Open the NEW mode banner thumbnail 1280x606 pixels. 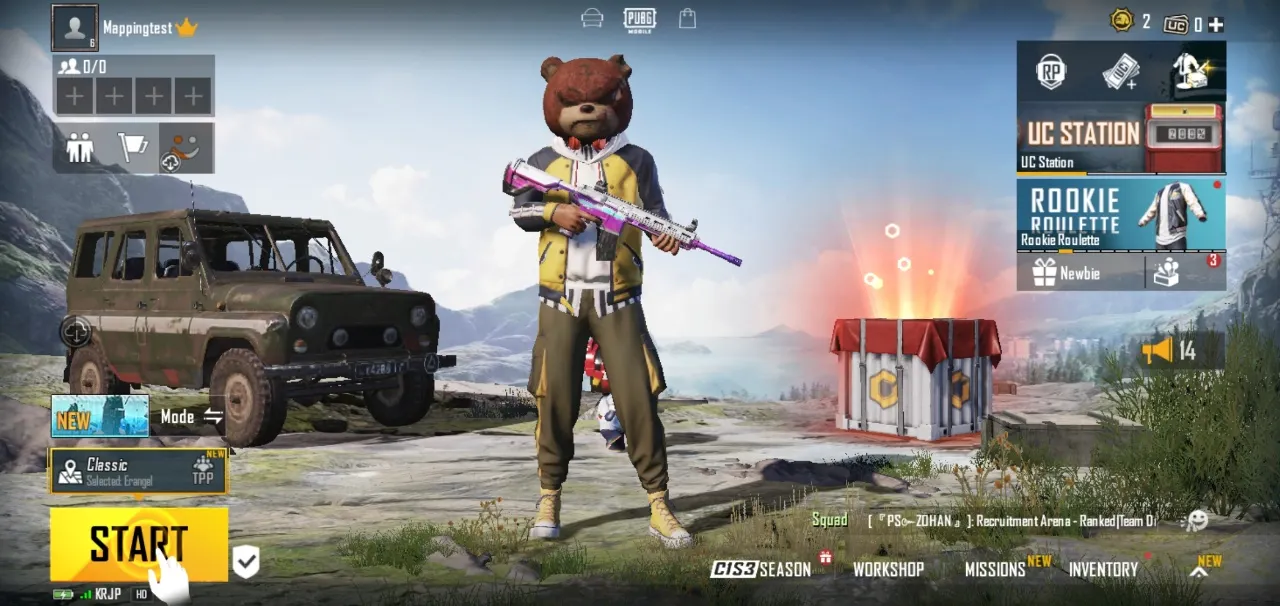[100, 416]
